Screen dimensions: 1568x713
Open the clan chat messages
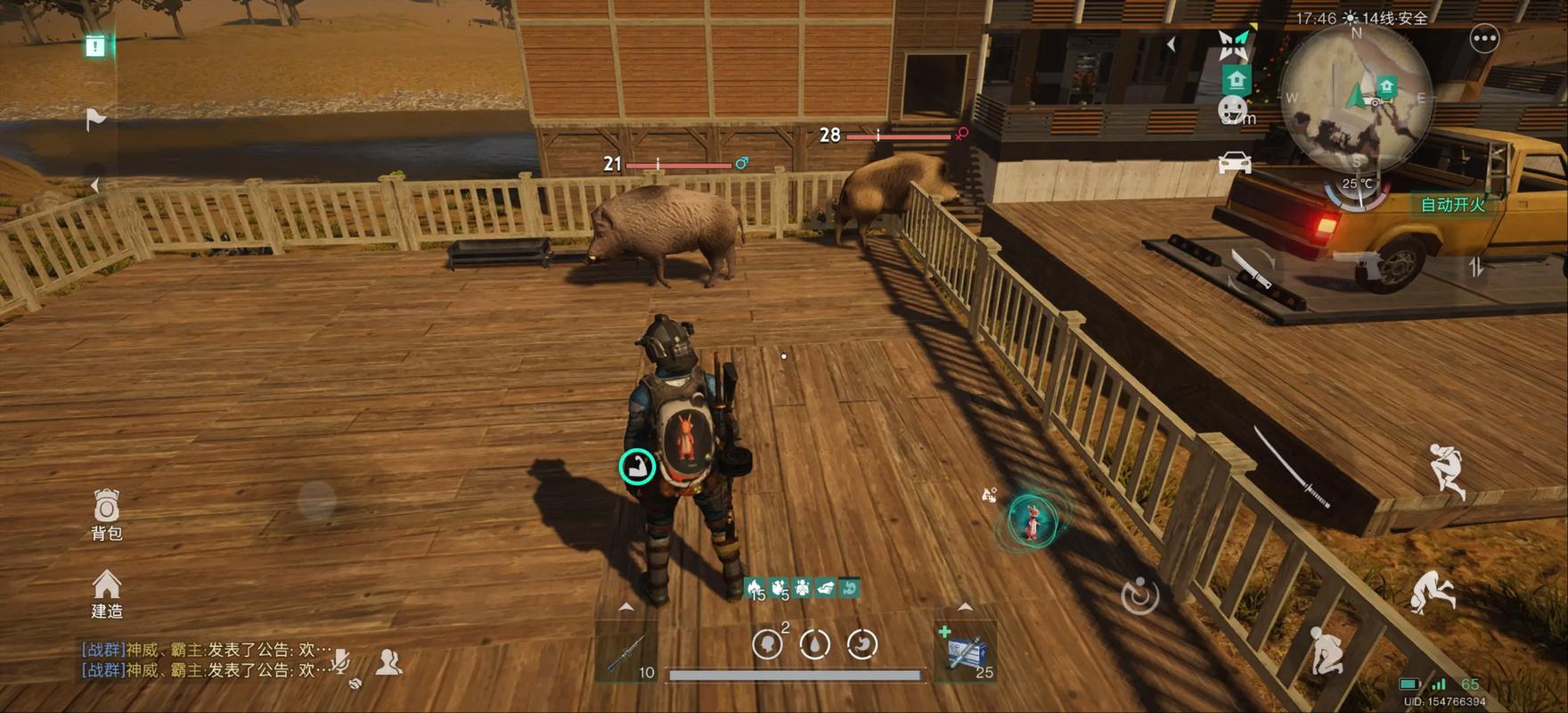(x=205, y=660)
